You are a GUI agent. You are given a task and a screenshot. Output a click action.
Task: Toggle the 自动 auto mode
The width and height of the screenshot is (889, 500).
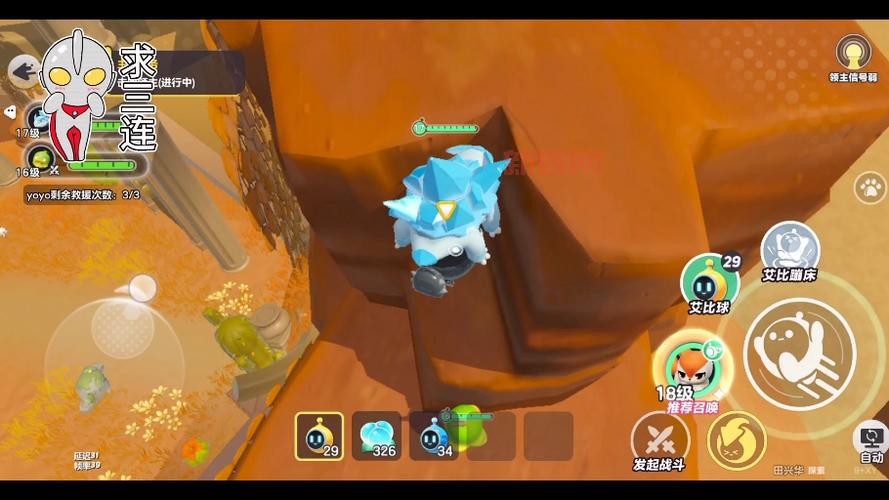coord(869,441)
